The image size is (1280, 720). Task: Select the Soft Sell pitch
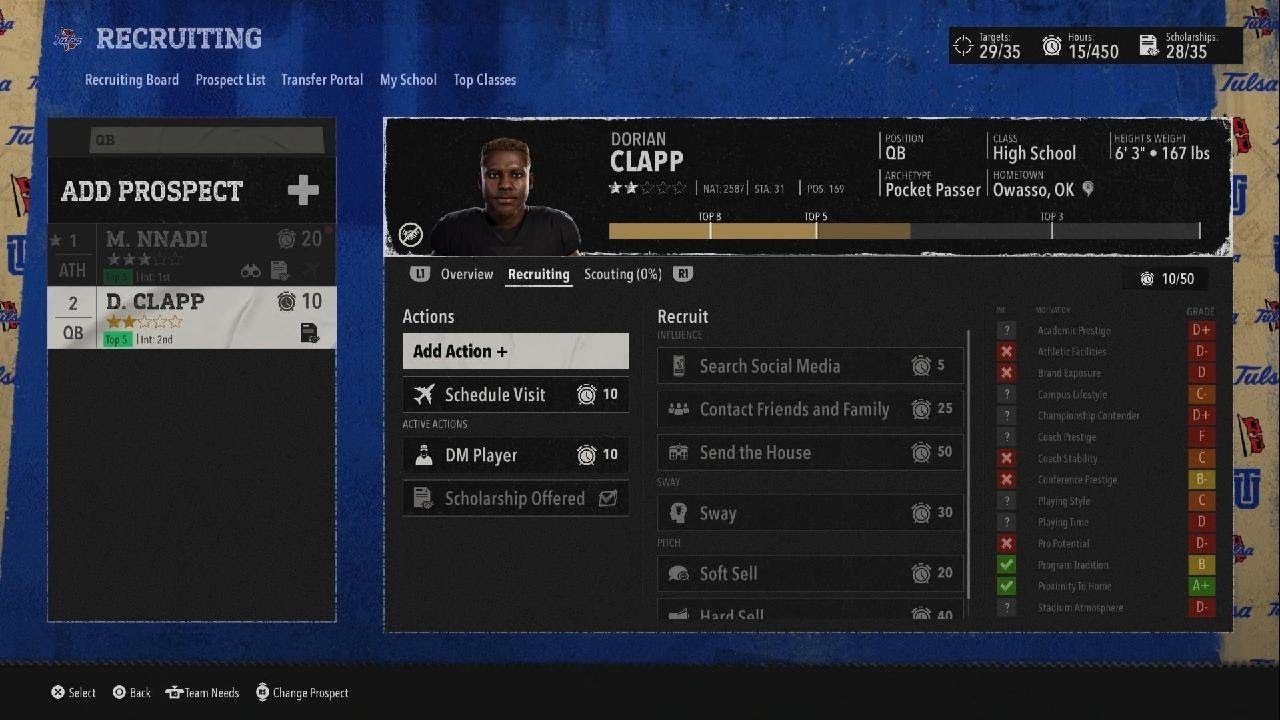810,573
